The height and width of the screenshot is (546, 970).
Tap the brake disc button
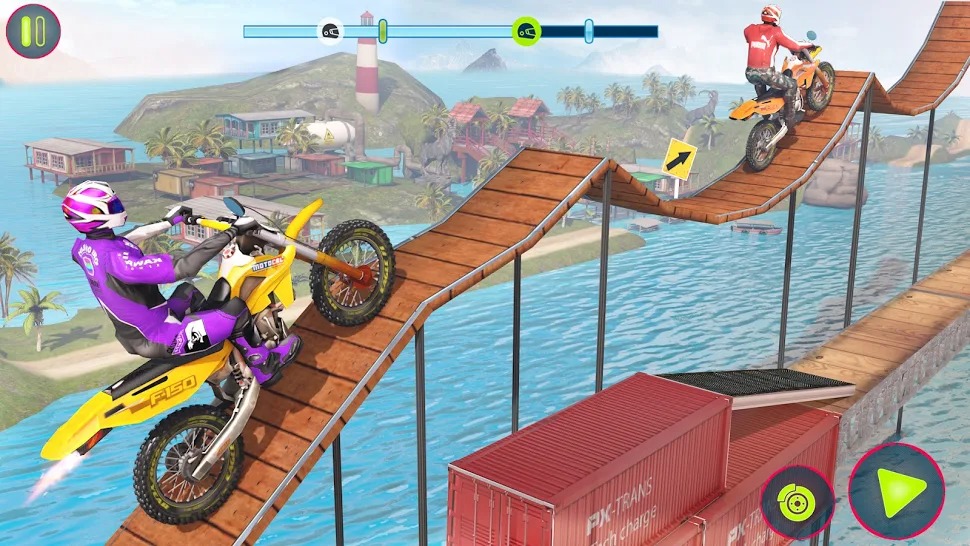[797, 502]
